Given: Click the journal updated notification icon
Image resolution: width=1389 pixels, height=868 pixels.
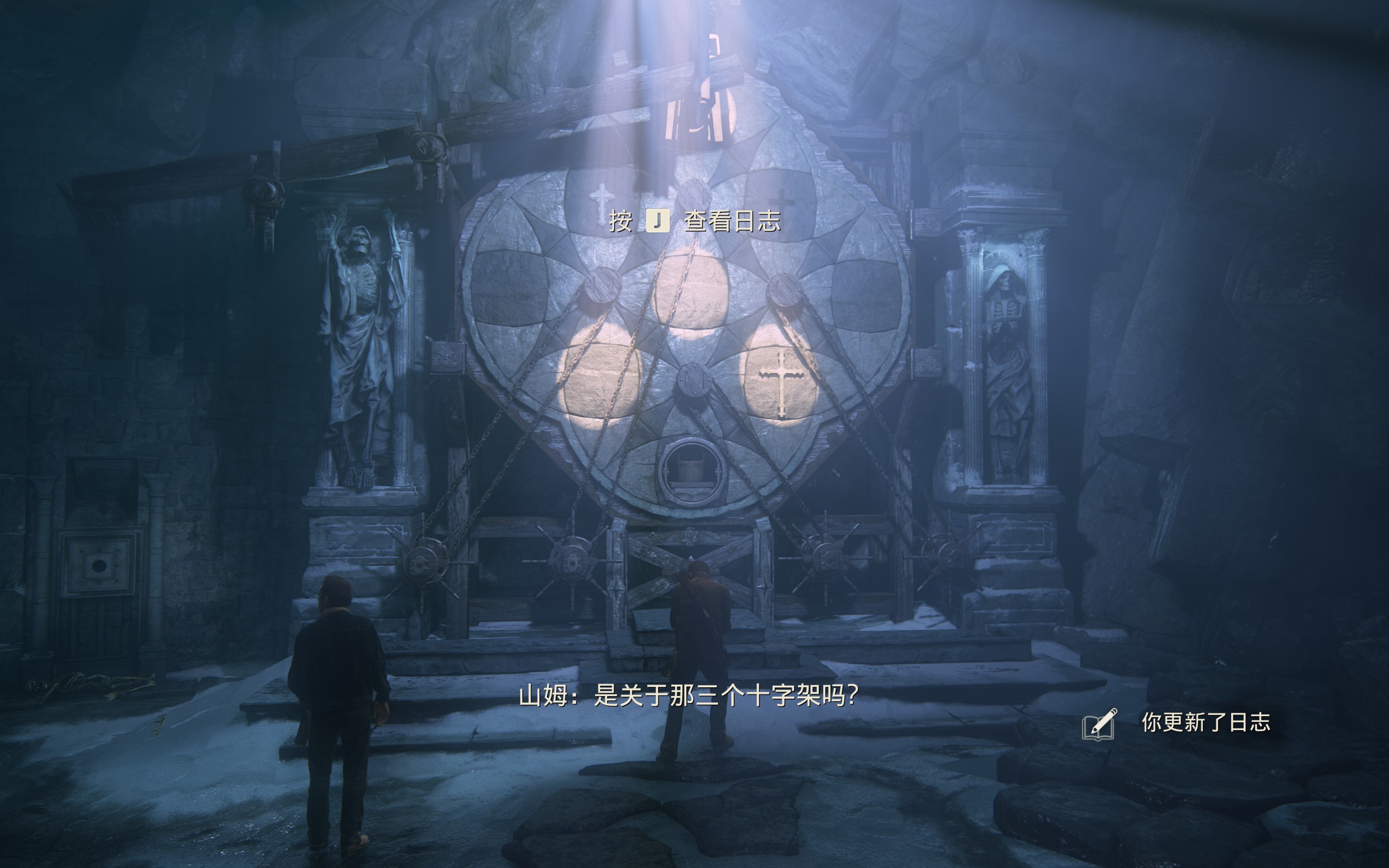Looking at the screenshot, I should pyautogui.click(x=1099, y=724).
